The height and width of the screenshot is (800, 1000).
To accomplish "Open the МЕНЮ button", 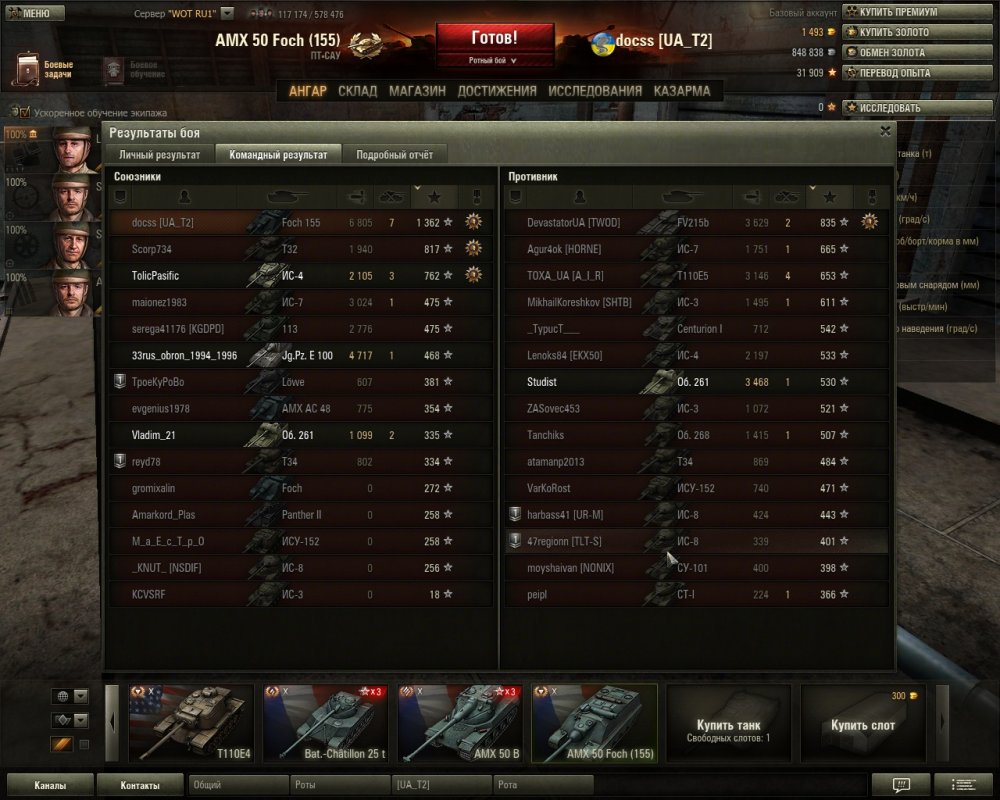I will click(x=34, y=13).
